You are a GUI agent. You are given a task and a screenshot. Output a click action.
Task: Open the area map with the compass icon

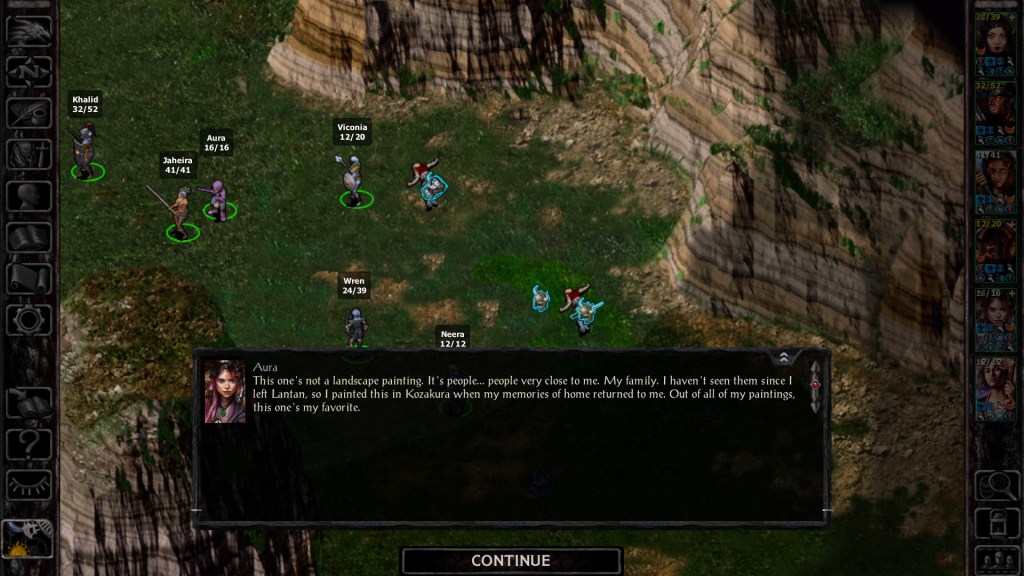pos(29,71)
